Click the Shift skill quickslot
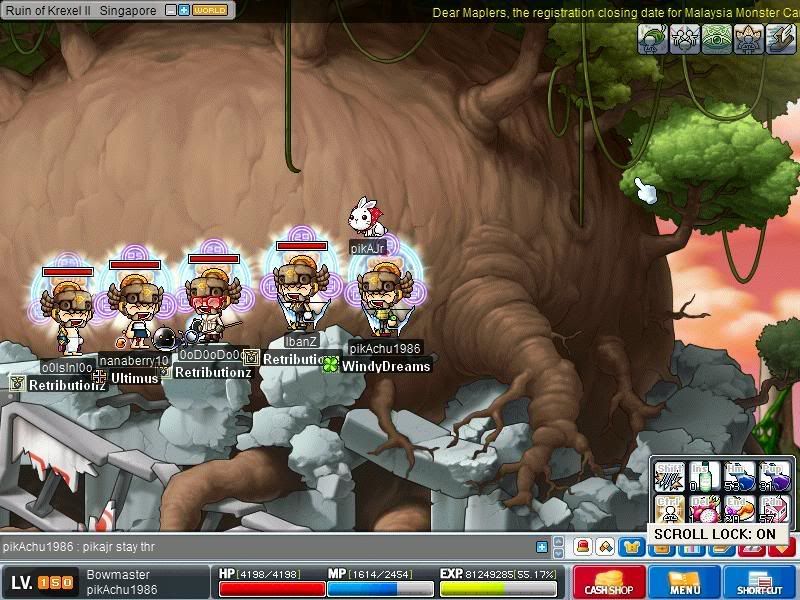Viewport: 800px width, 600px height. [x=670, y=477]
